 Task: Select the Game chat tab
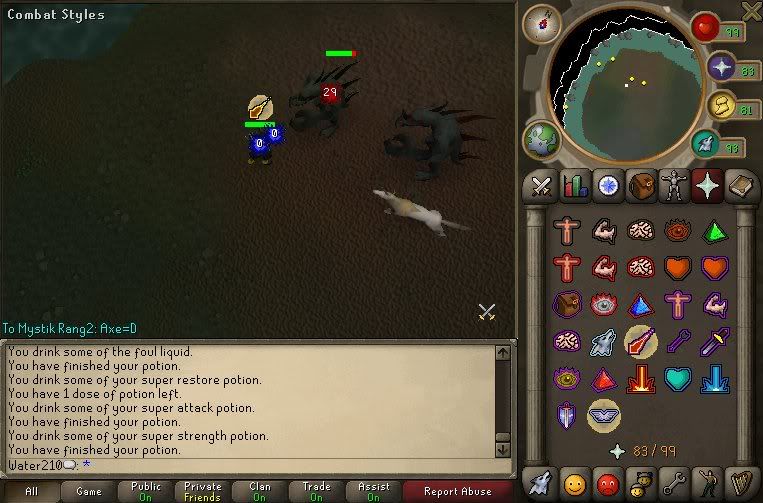pos(88,491)
